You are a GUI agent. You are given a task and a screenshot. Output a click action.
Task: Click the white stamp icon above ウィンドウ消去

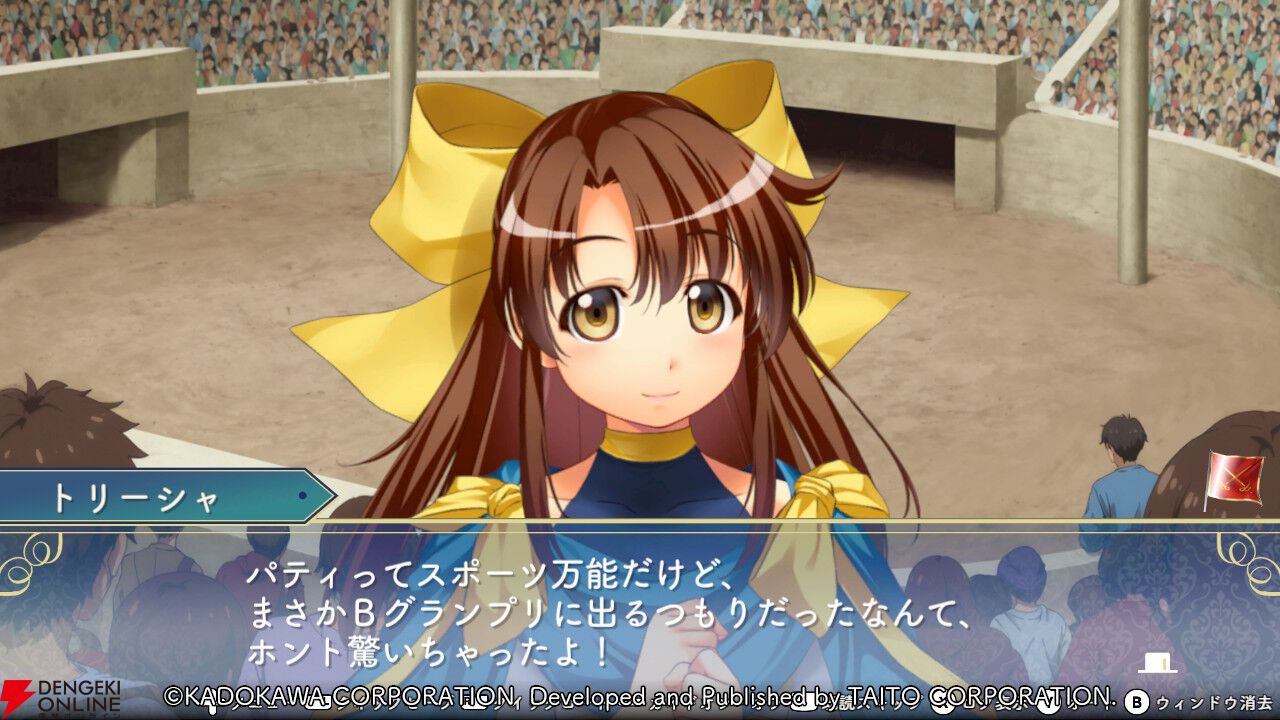pos(1158,662)
